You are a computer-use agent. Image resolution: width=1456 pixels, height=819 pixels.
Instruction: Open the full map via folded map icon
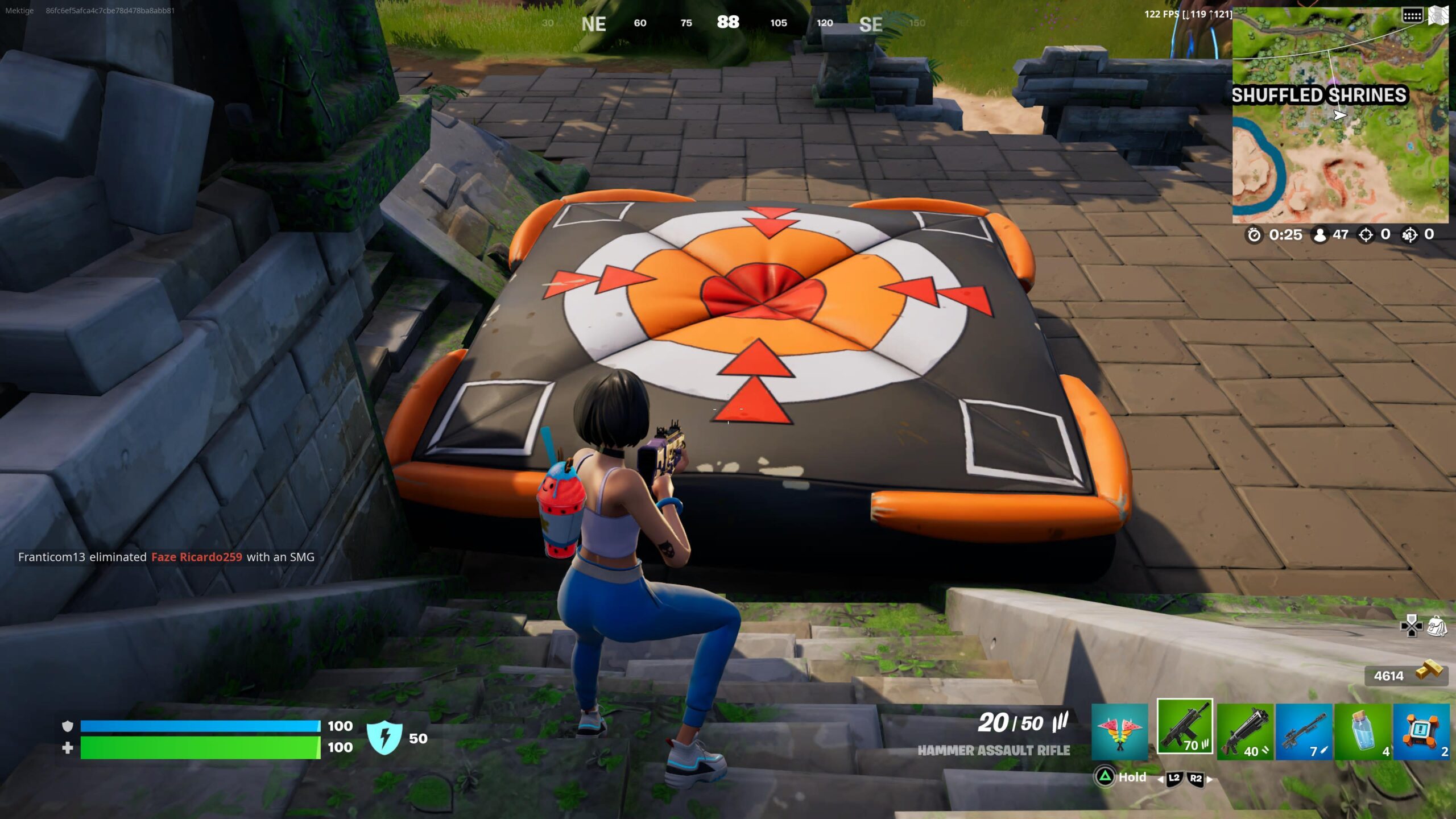coord(1438,15)
